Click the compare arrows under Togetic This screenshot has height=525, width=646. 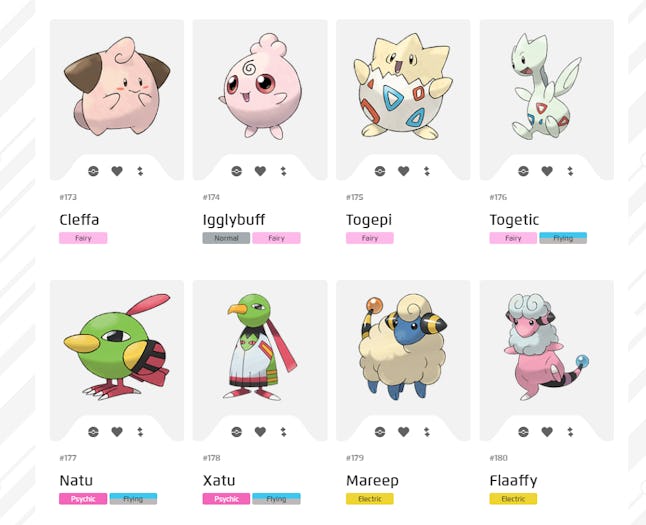click(x=570, y=171)
